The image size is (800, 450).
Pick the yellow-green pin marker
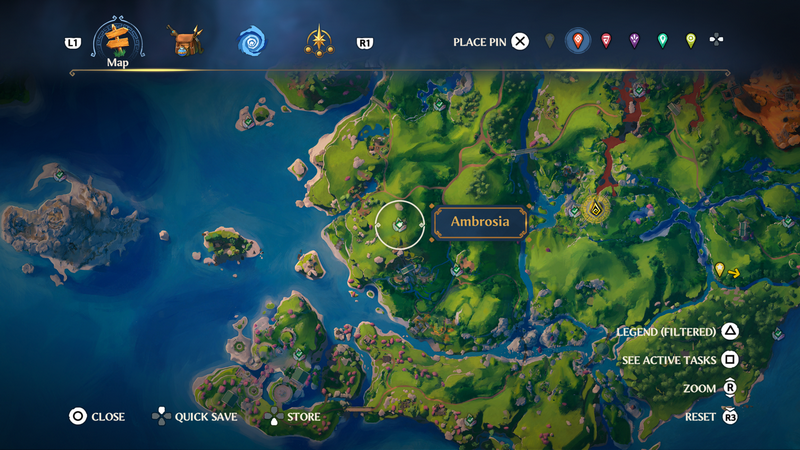pyautogui.click(x=690, y=41)
